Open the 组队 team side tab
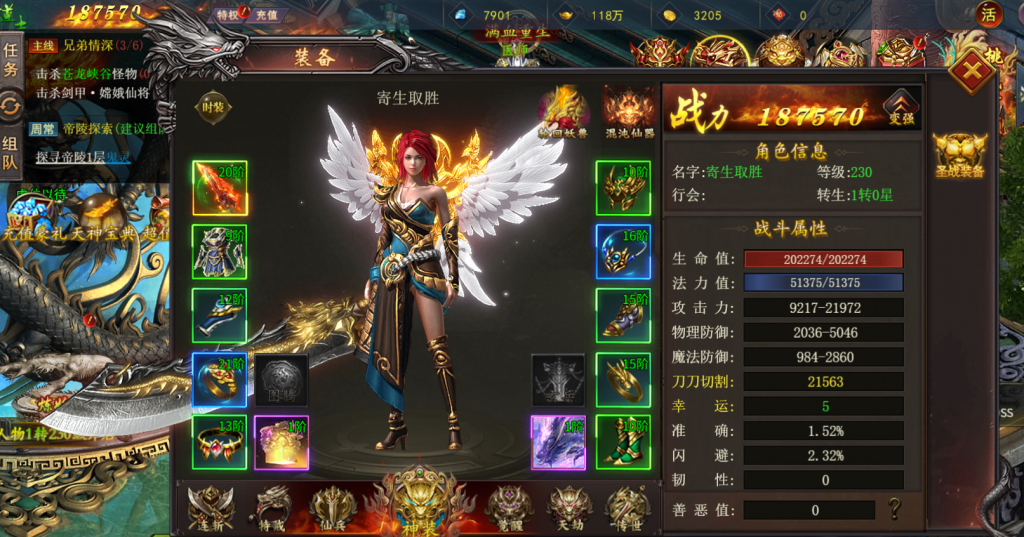This screenshot has width=1024, height=537. 11,152
